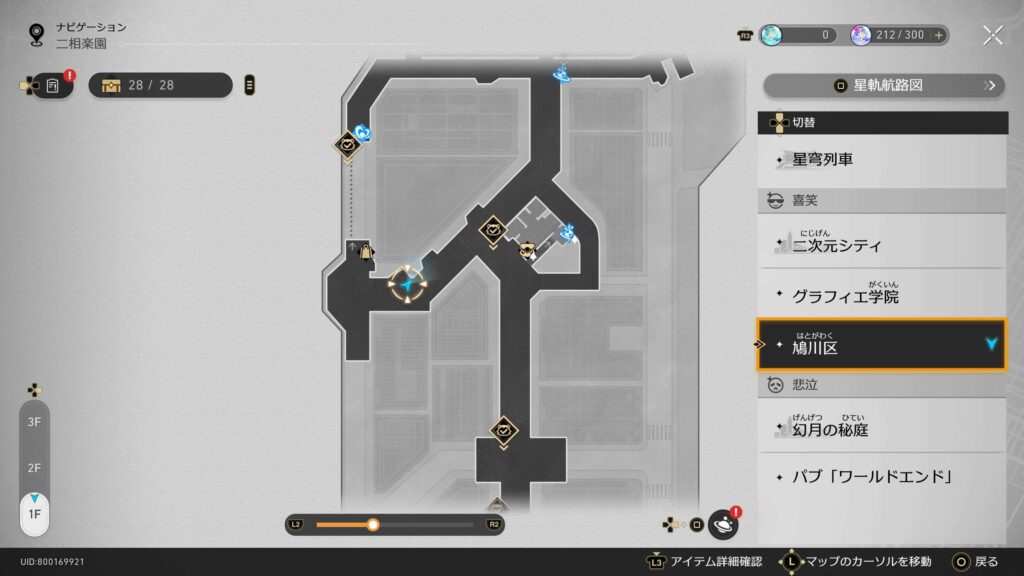Select the player location arrow marker
Image resolution: width=1024 pixels, height=576 pixels.
point(408,285)
